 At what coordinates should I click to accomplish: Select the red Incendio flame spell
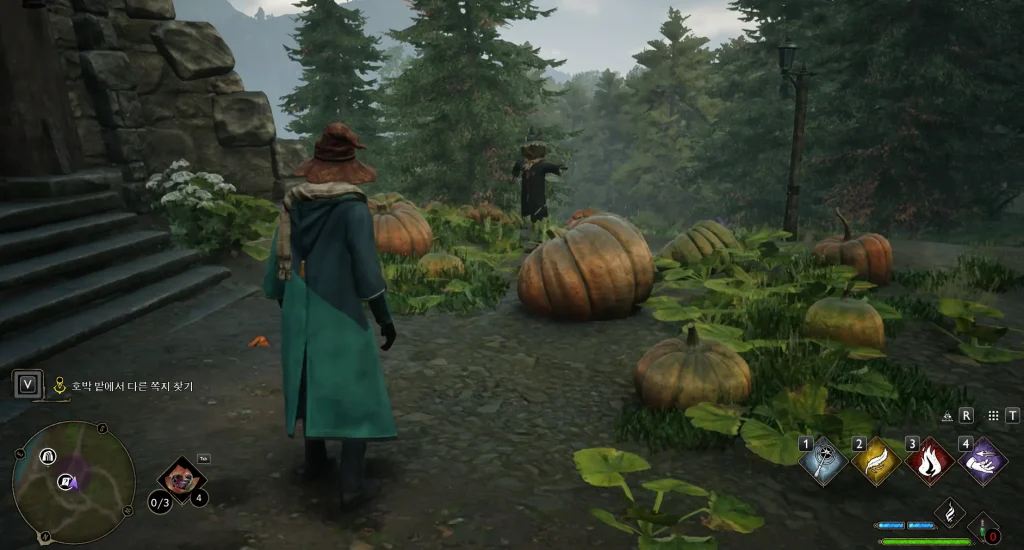(930, 461)
